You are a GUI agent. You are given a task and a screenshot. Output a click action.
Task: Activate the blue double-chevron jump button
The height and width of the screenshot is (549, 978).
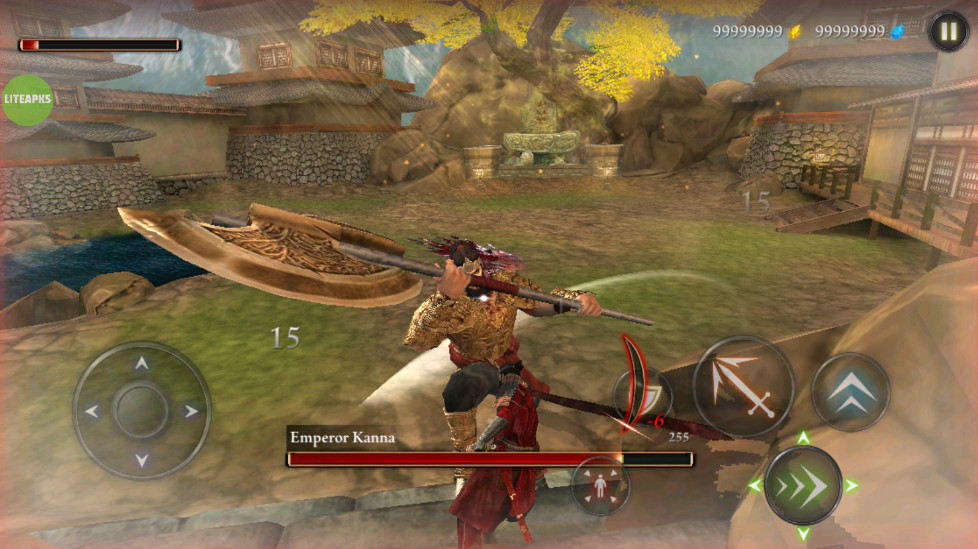tap(850, 392)
